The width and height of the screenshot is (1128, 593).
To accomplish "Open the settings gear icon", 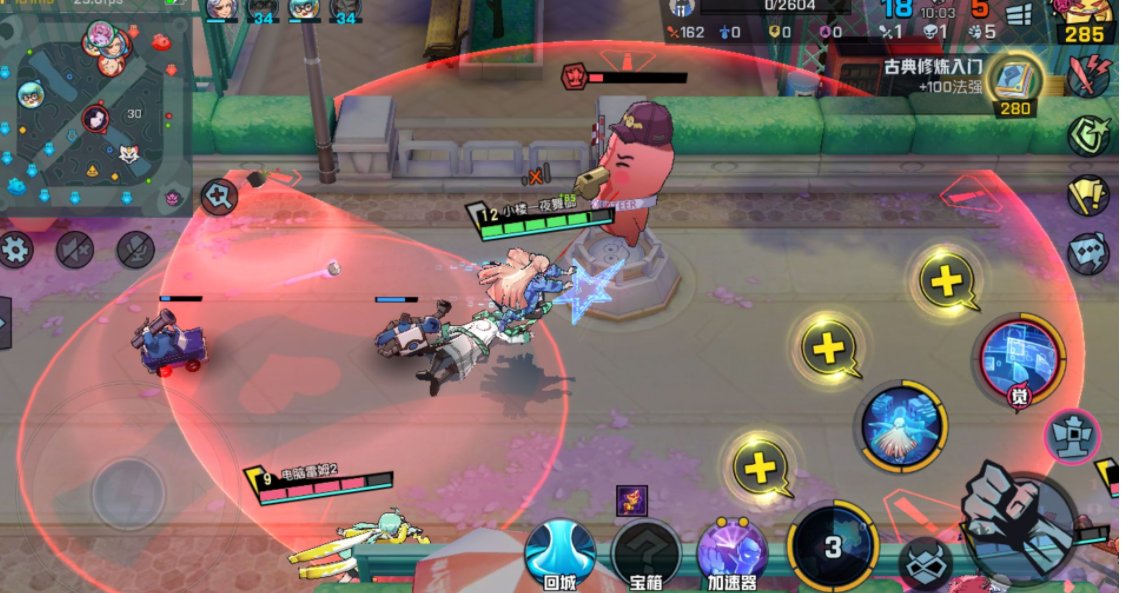I will pyautogui.click(x=16, y=249).
